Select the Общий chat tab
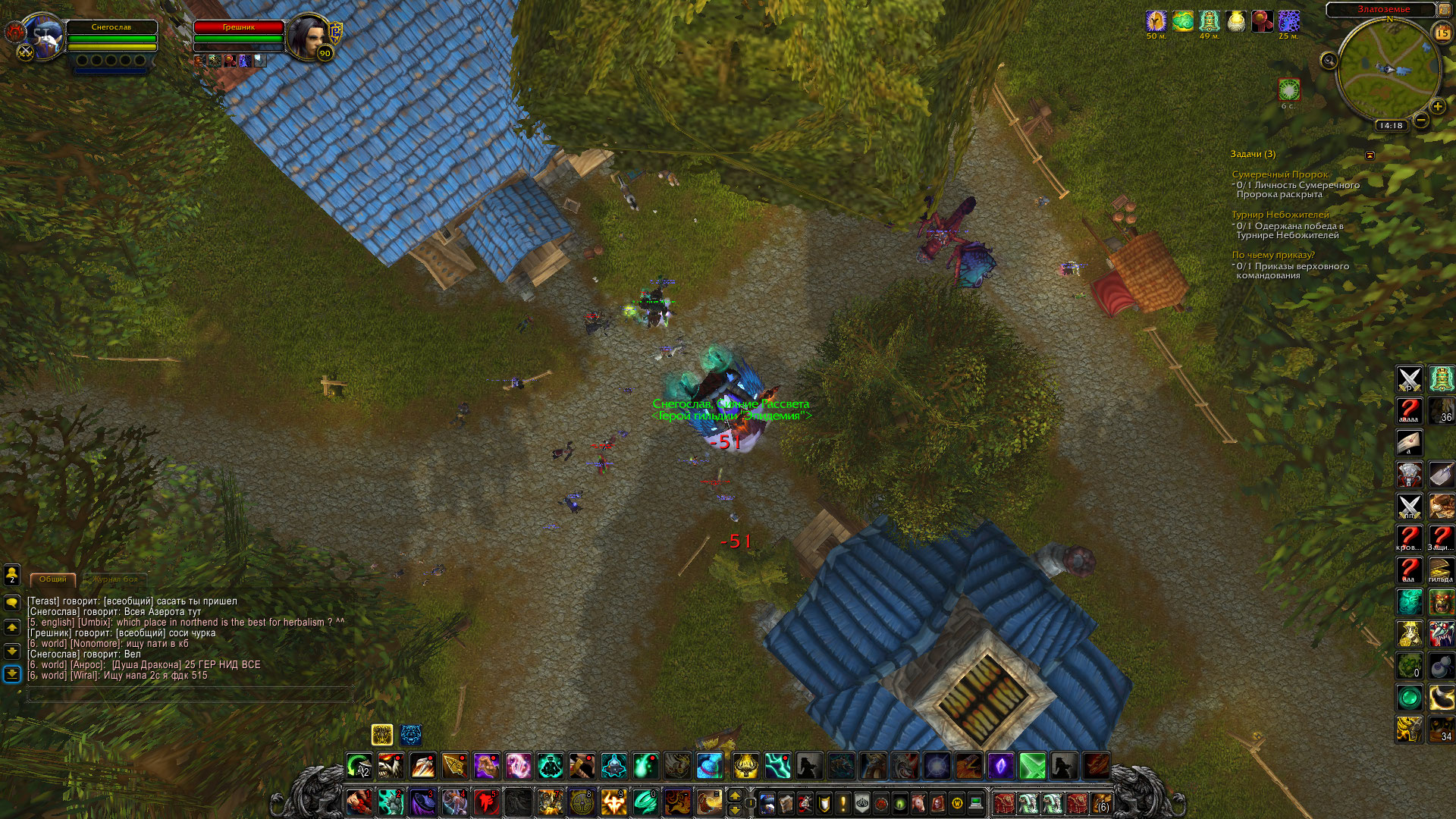1456x819 pixels. point(53,579)
